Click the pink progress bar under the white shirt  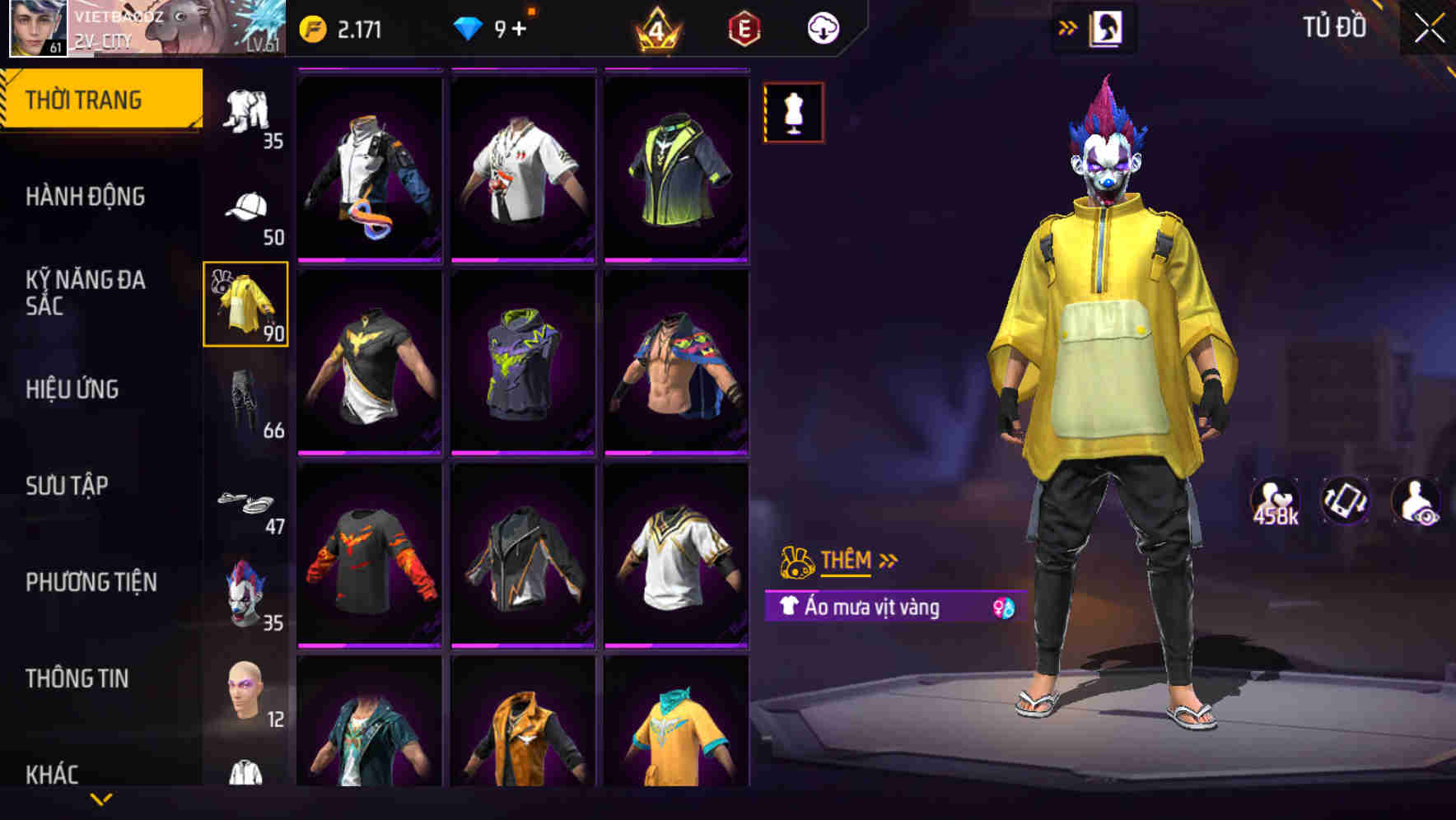click(524, 260)
